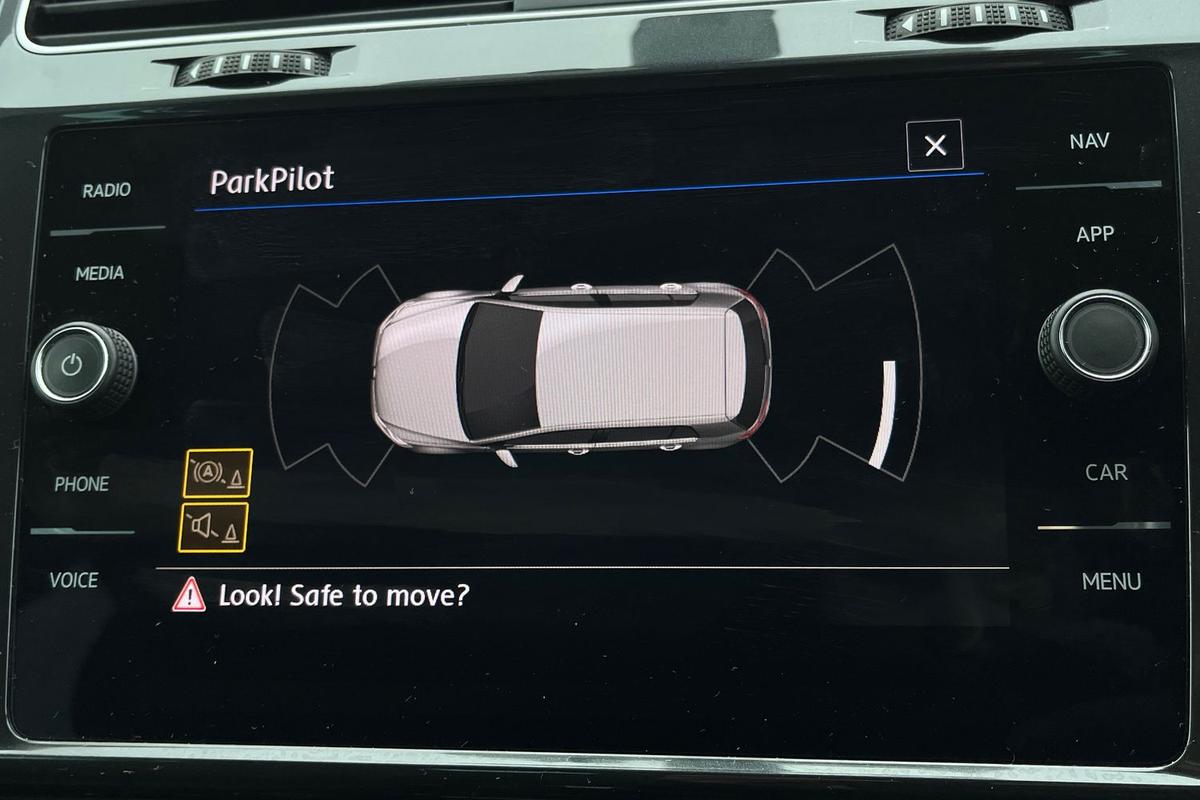Toggle the automatic braking icon
1200x800 pixels.
click(x=218, y=473)
